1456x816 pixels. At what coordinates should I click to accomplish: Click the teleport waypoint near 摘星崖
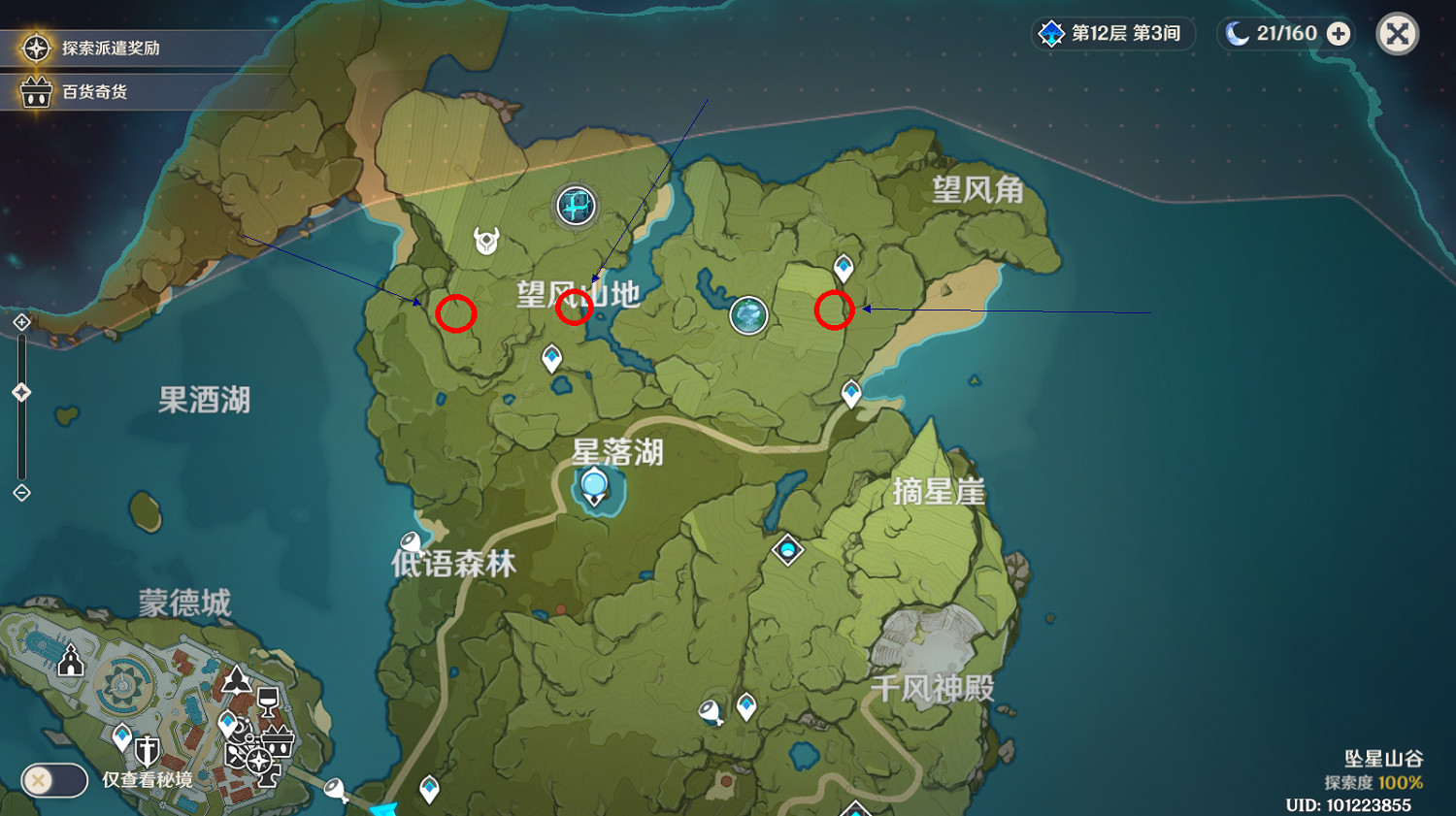[851, 392]
